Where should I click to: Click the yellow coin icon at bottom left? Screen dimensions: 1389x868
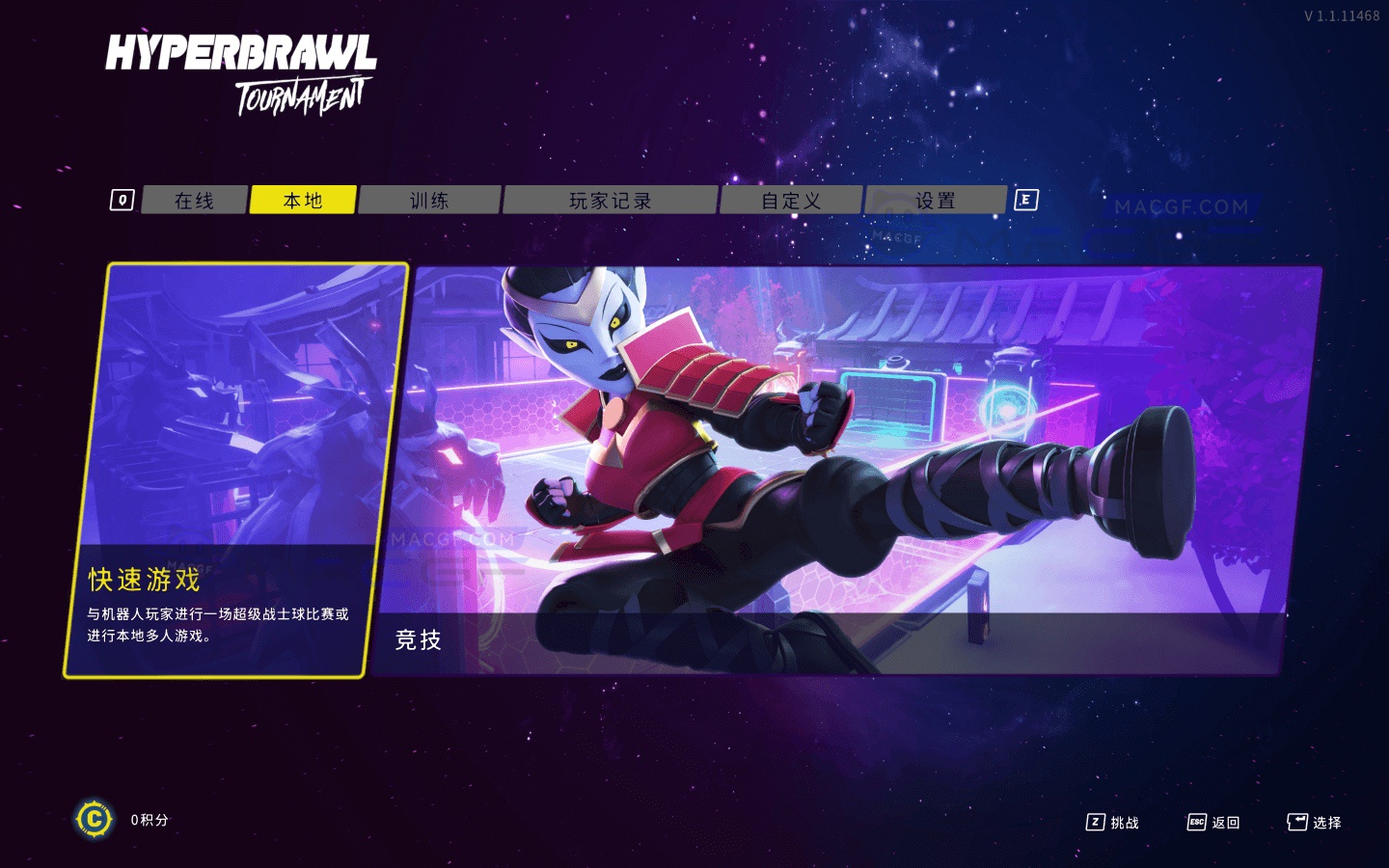click(94, 819)
